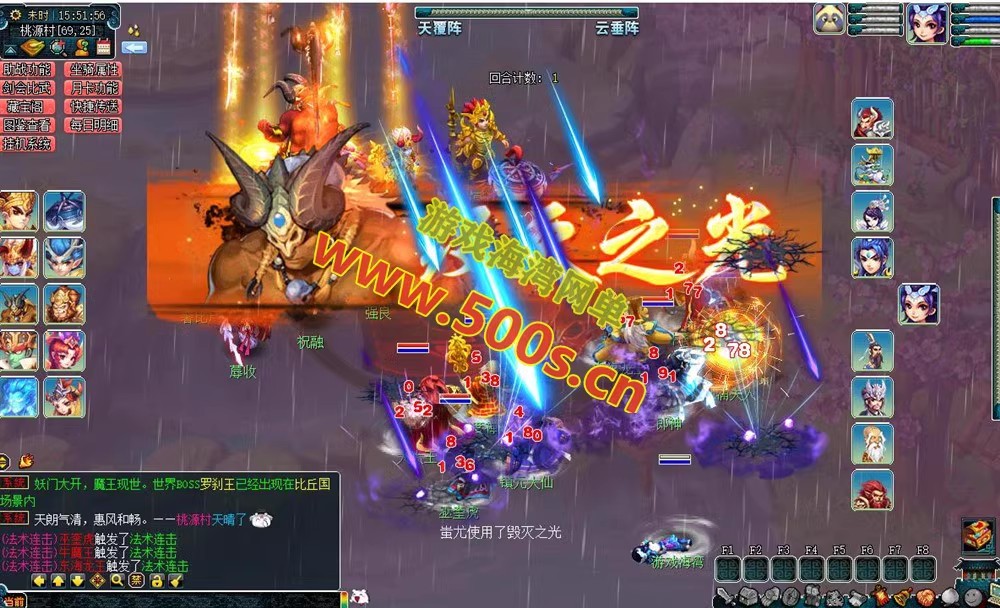The image size is (1000, 608).
Task: Open the calendar icon under the clock
Action: click(103, 47)
